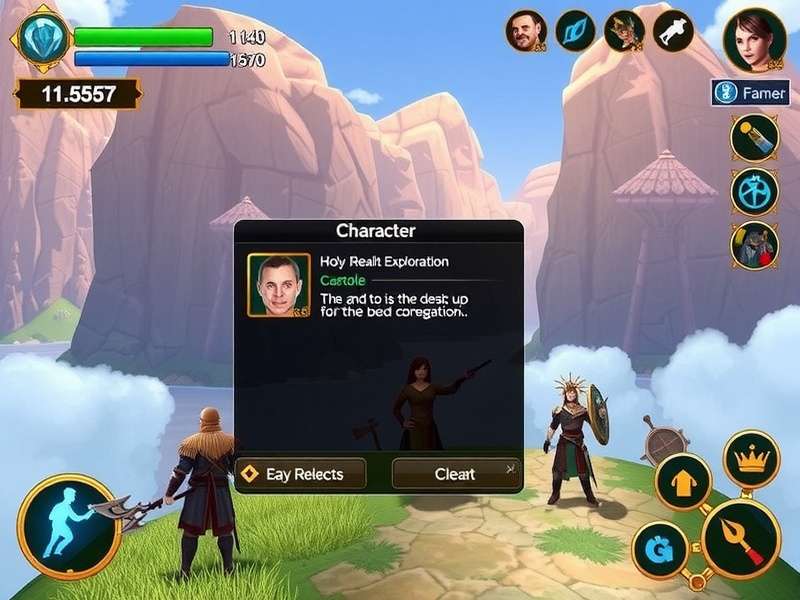Click the blue gem emblem icon
The image size is (800, 600).
tap(41, 38)
